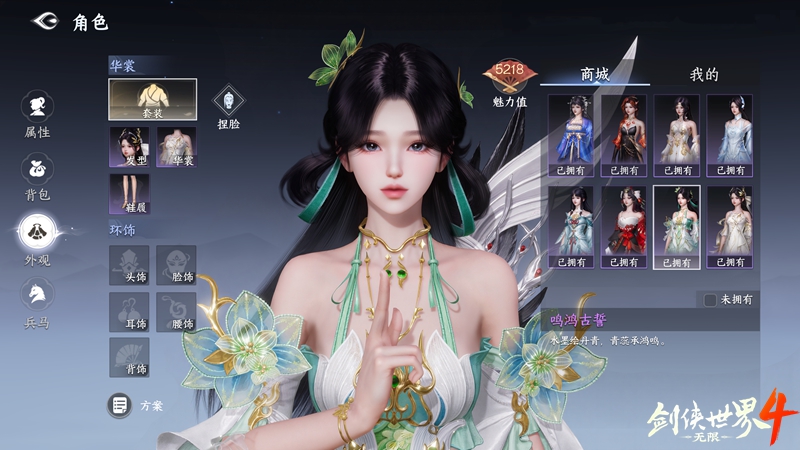Select the 套装 outfit set slot

pyautogui.click(x=152, y=99)
